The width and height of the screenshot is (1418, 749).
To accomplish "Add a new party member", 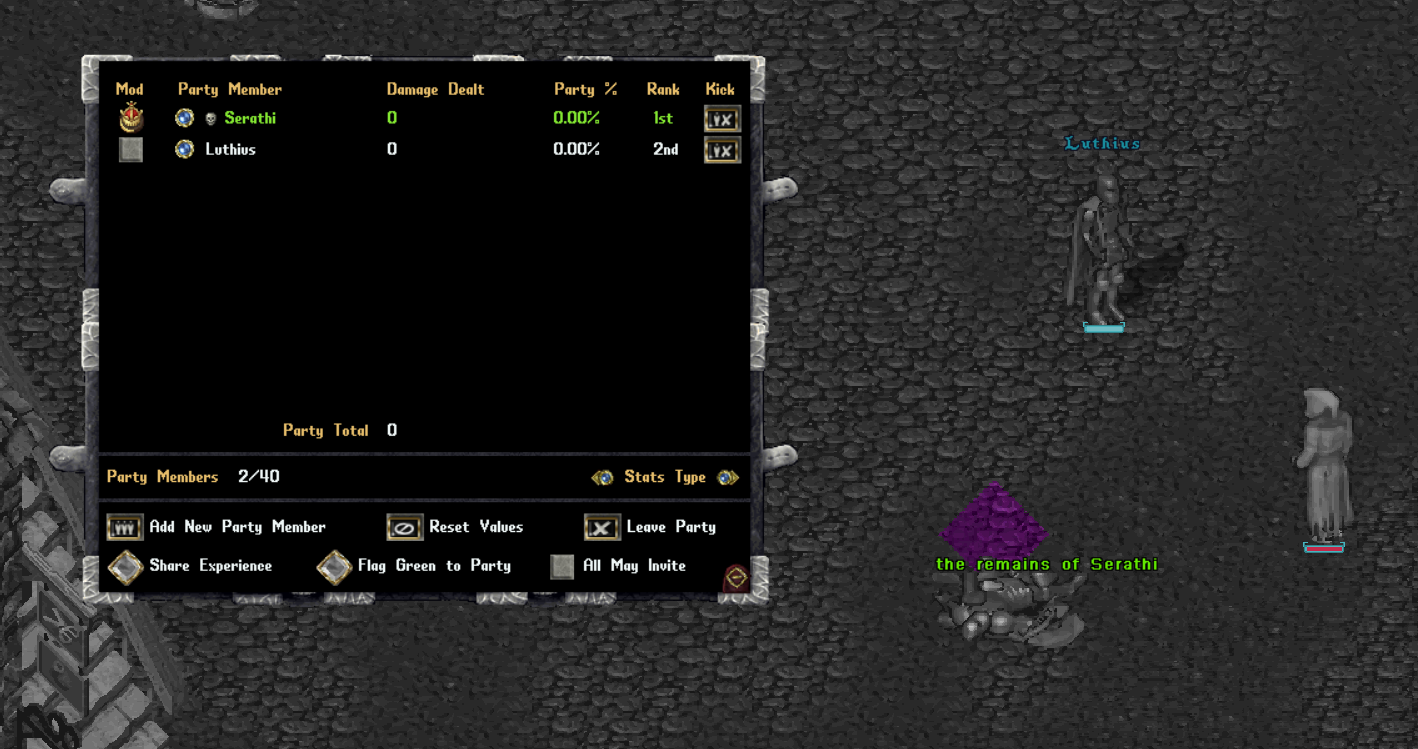I will tap(125, 527).
